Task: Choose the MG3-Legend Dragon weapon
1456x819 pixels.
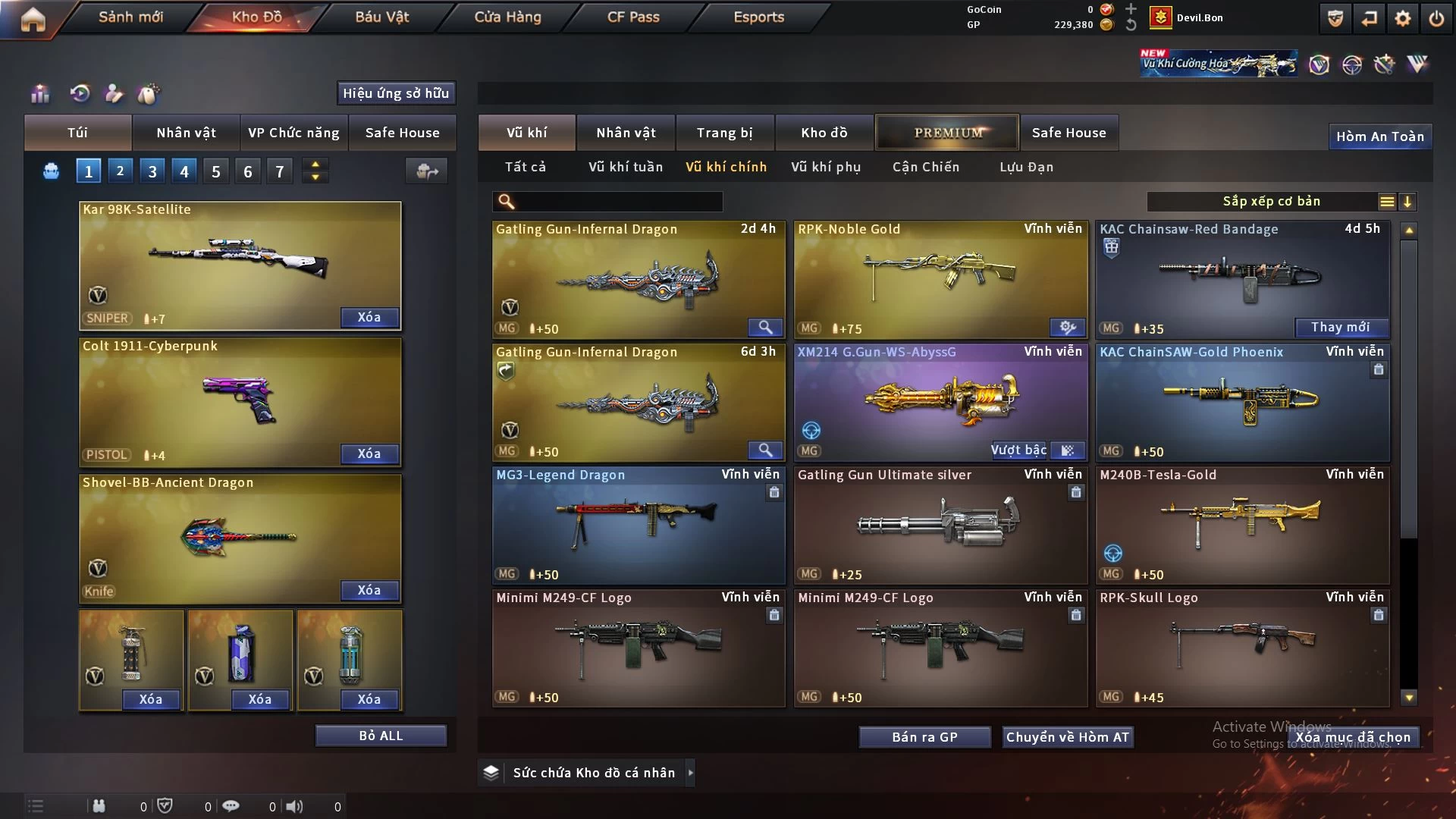Action: coord(639,525)
